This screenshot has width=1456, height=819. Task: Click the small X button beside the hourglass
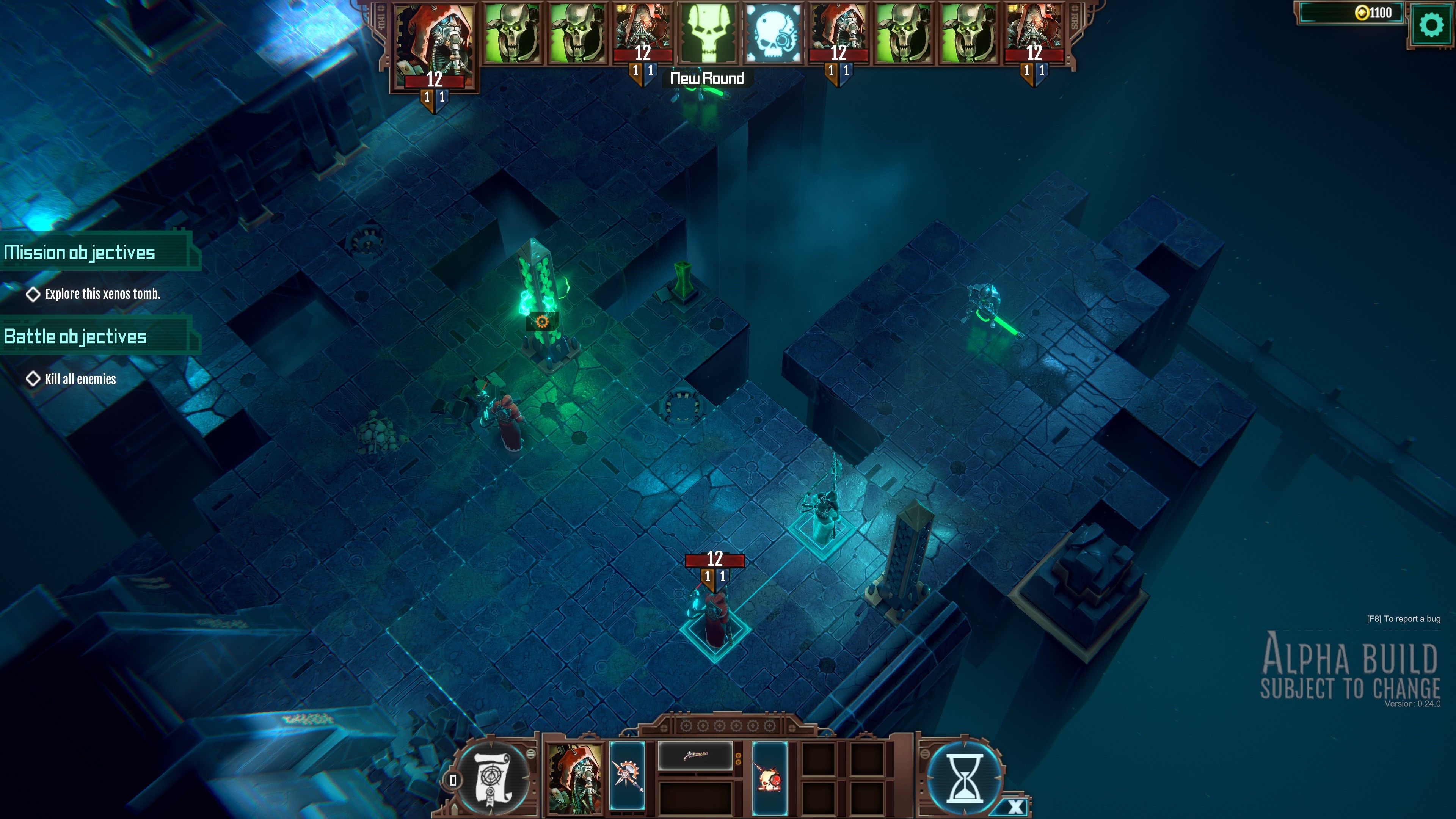[x=1015, y=806]
